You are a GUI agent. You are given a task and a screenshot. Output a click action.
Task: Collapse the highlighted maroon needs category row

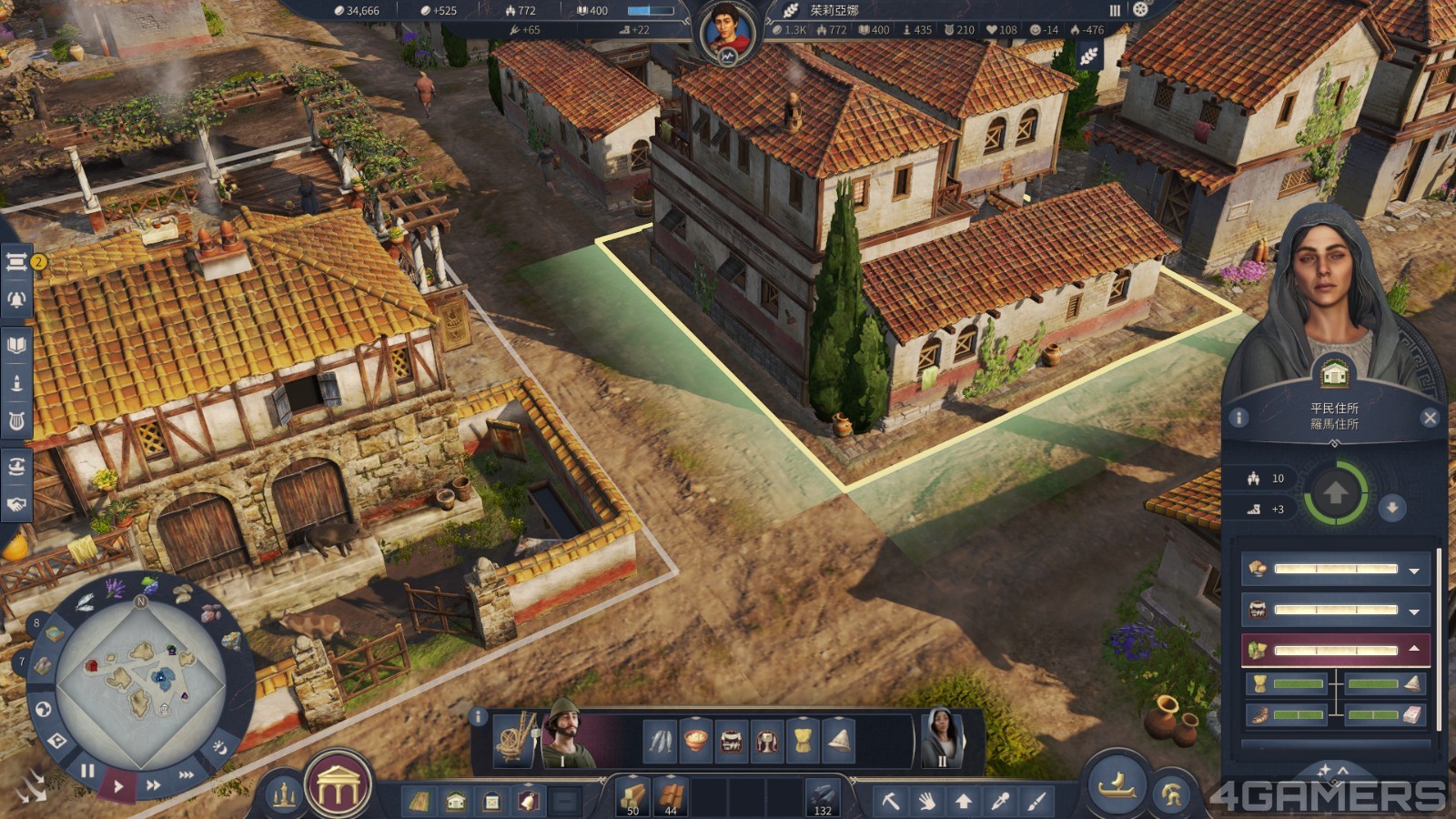pos(1414,649)
